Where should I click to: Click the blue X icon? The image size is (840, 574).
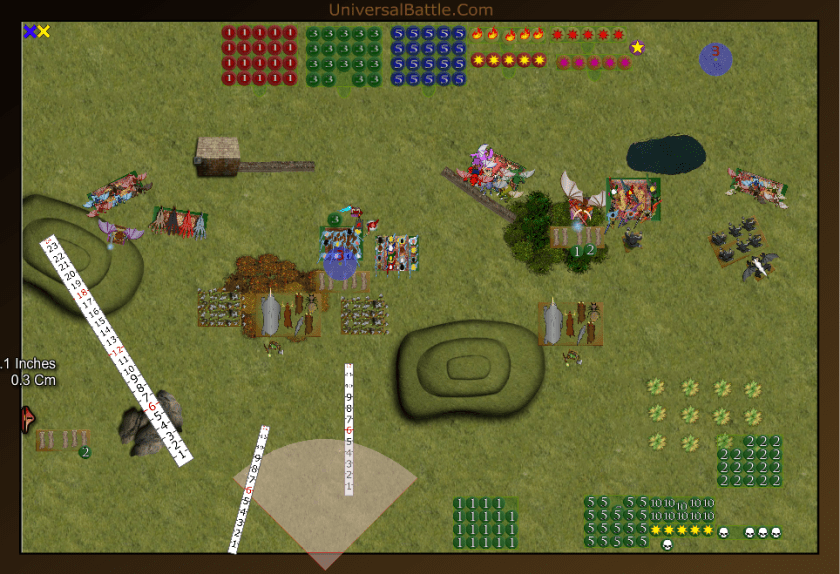[30, 32]
